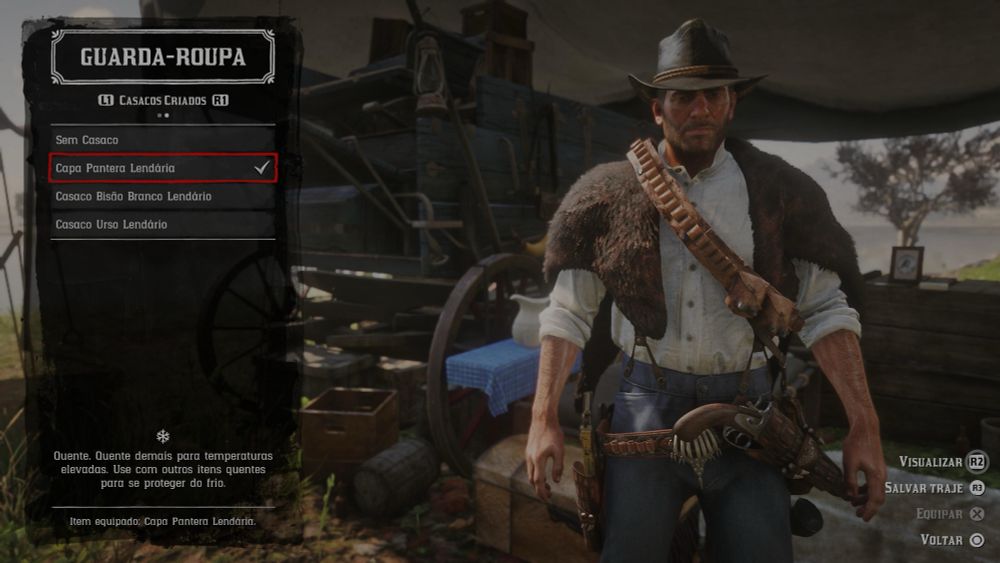Screen dimensions: 1000x563
Task: Click the Casacos Criados category header
Action: (x=163, y=101)
